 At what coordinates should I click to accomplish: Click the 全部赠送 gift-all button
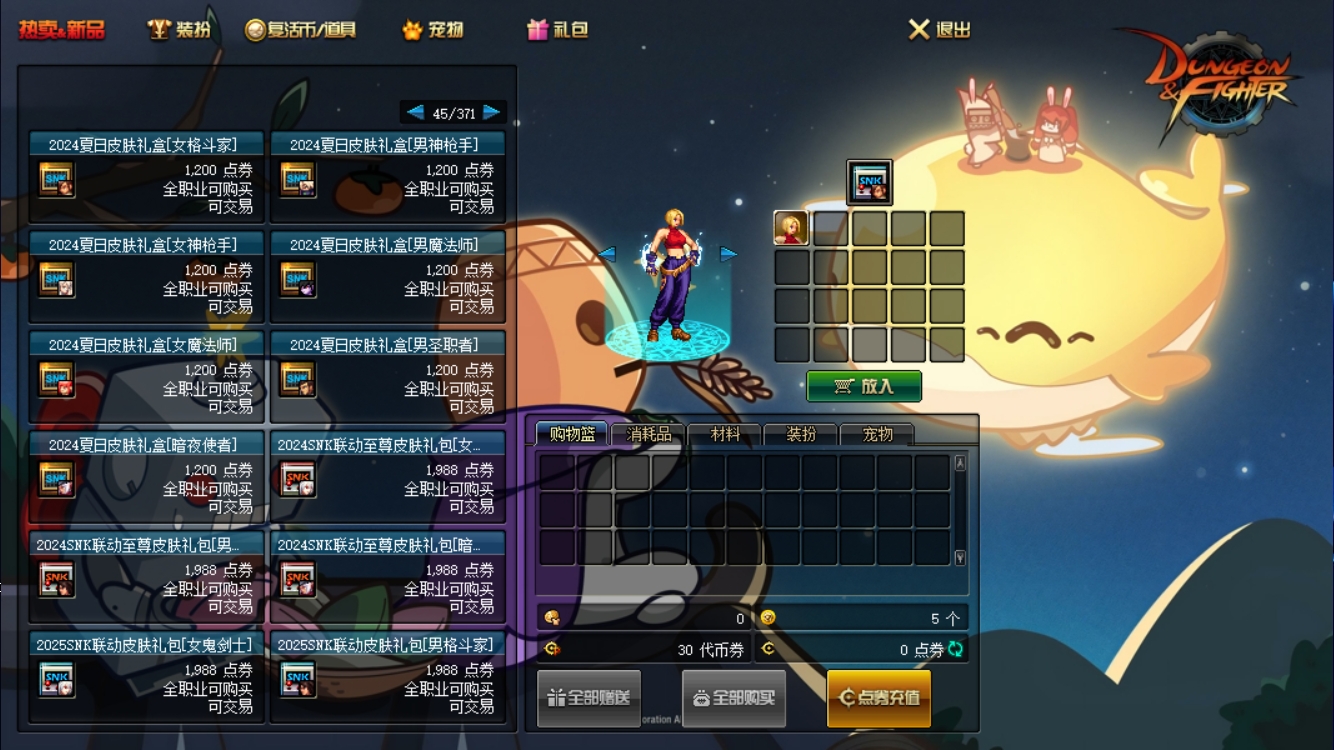coord(589,698)
